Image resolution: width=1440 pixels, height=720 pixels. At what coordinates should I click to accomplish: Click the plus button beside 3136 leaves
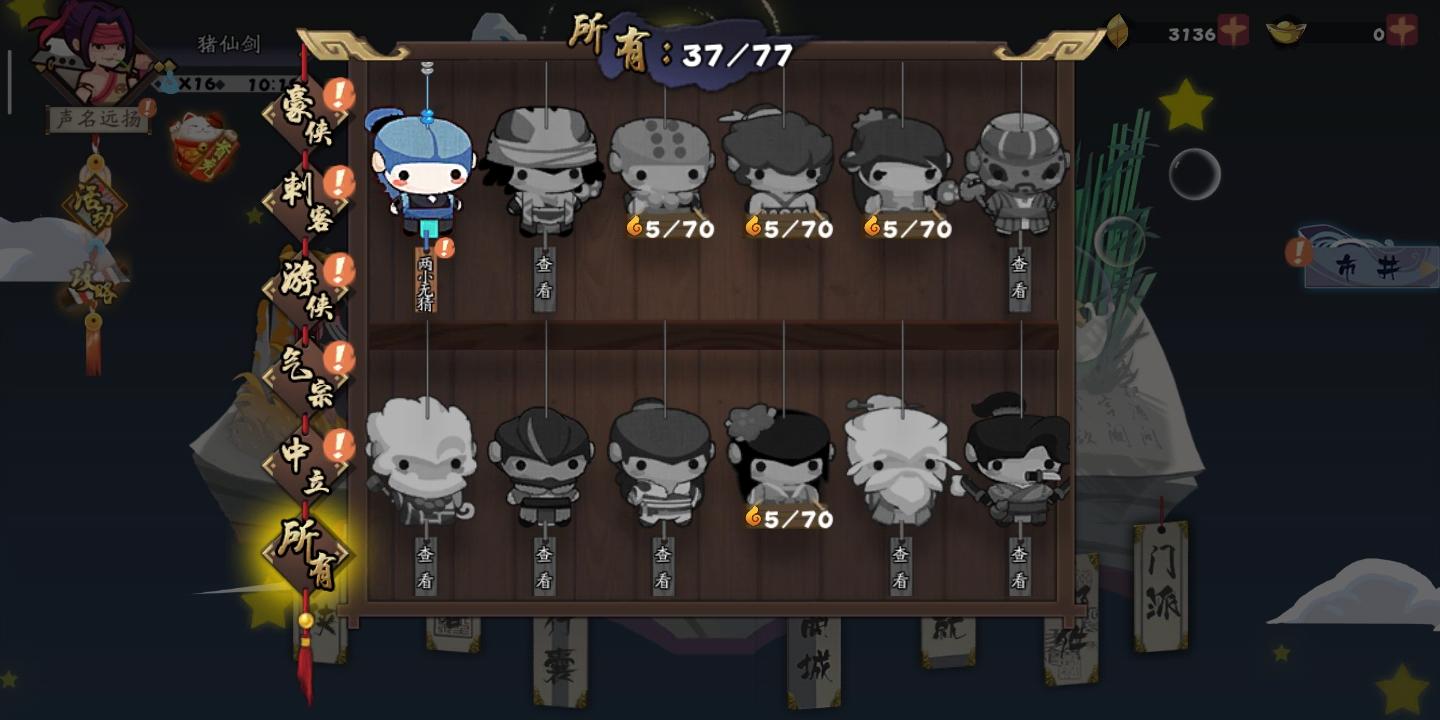pos(1231,29)
